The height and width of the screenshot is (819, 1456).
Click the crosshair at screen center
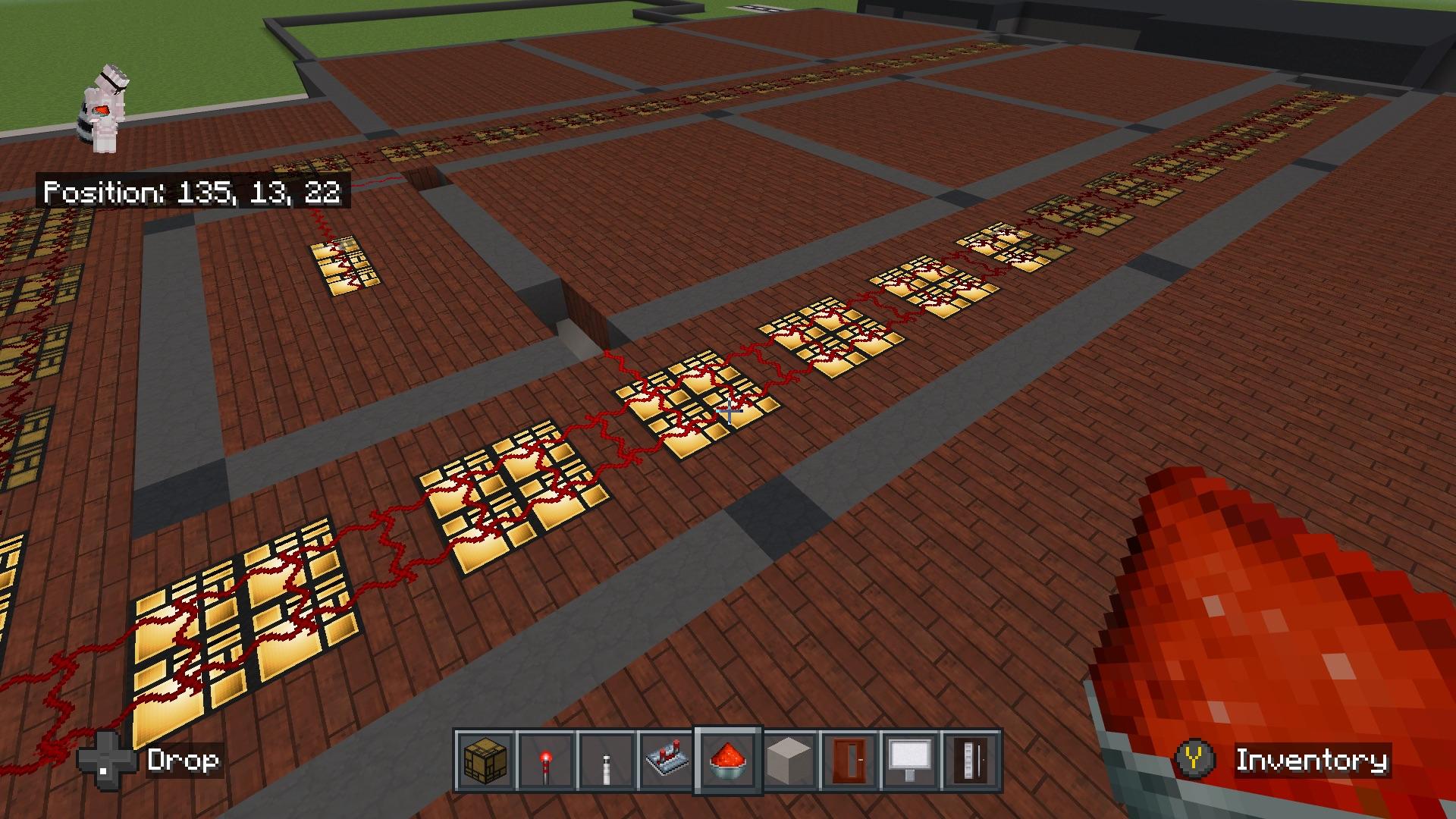click(x=728, y=409)
